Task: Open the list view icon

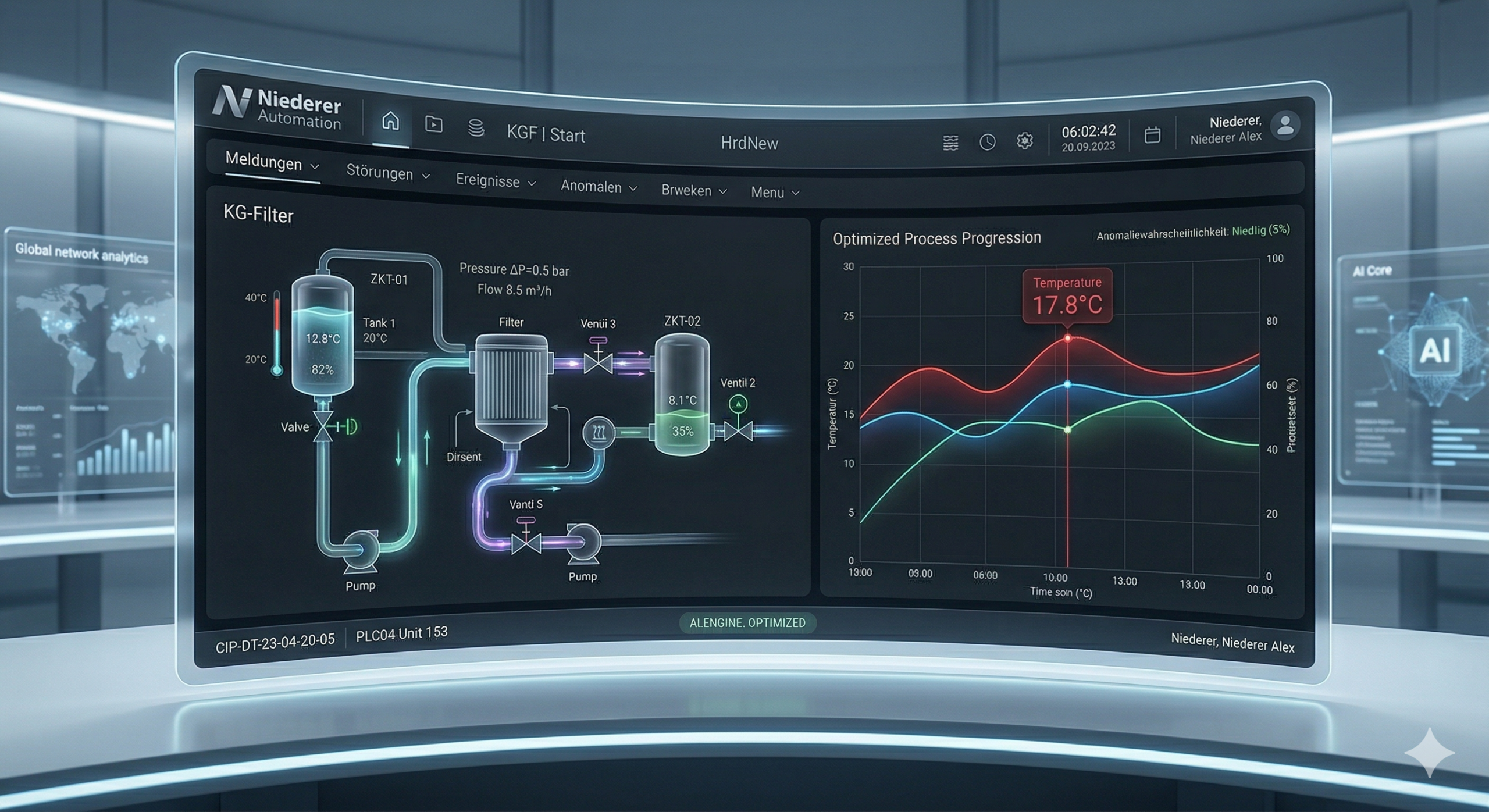Action: 950,143
